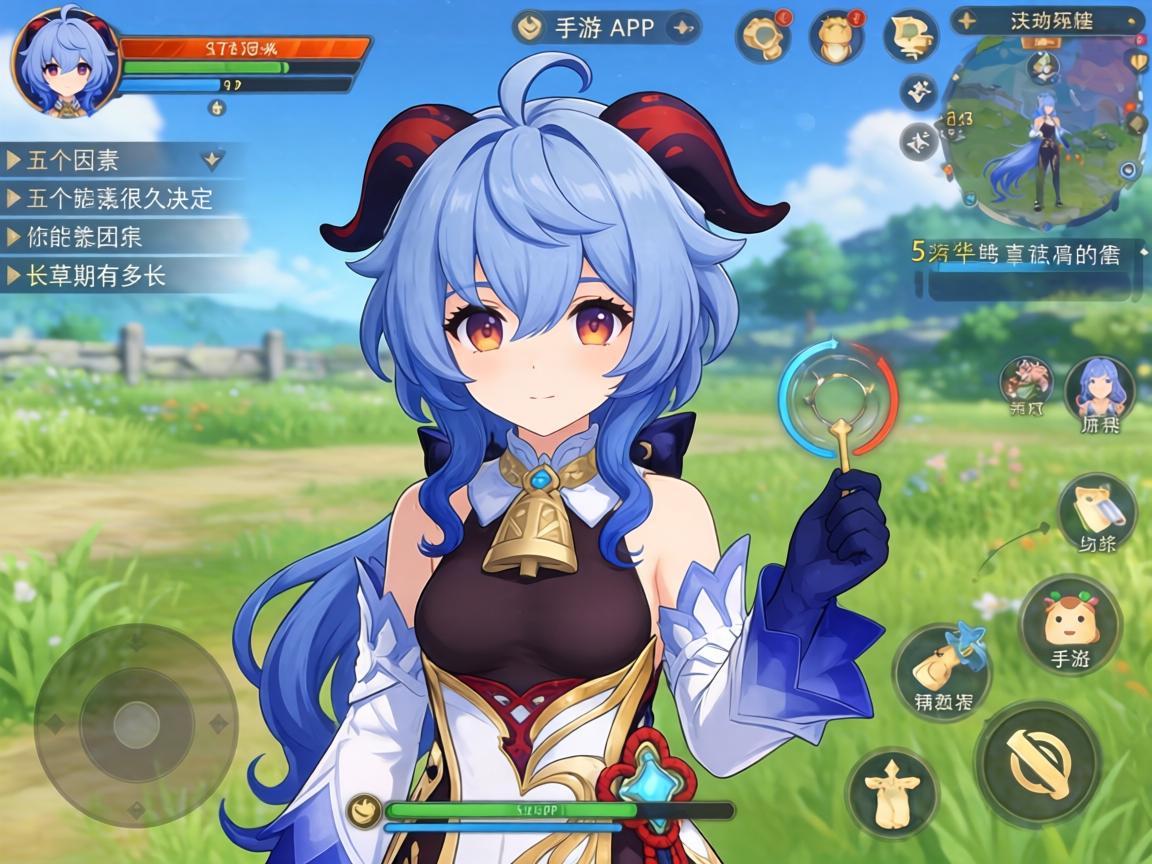Click the character portrait avatar
Image resolution: width=1152 pixels, height=864 pixels.
coord(66,62)
